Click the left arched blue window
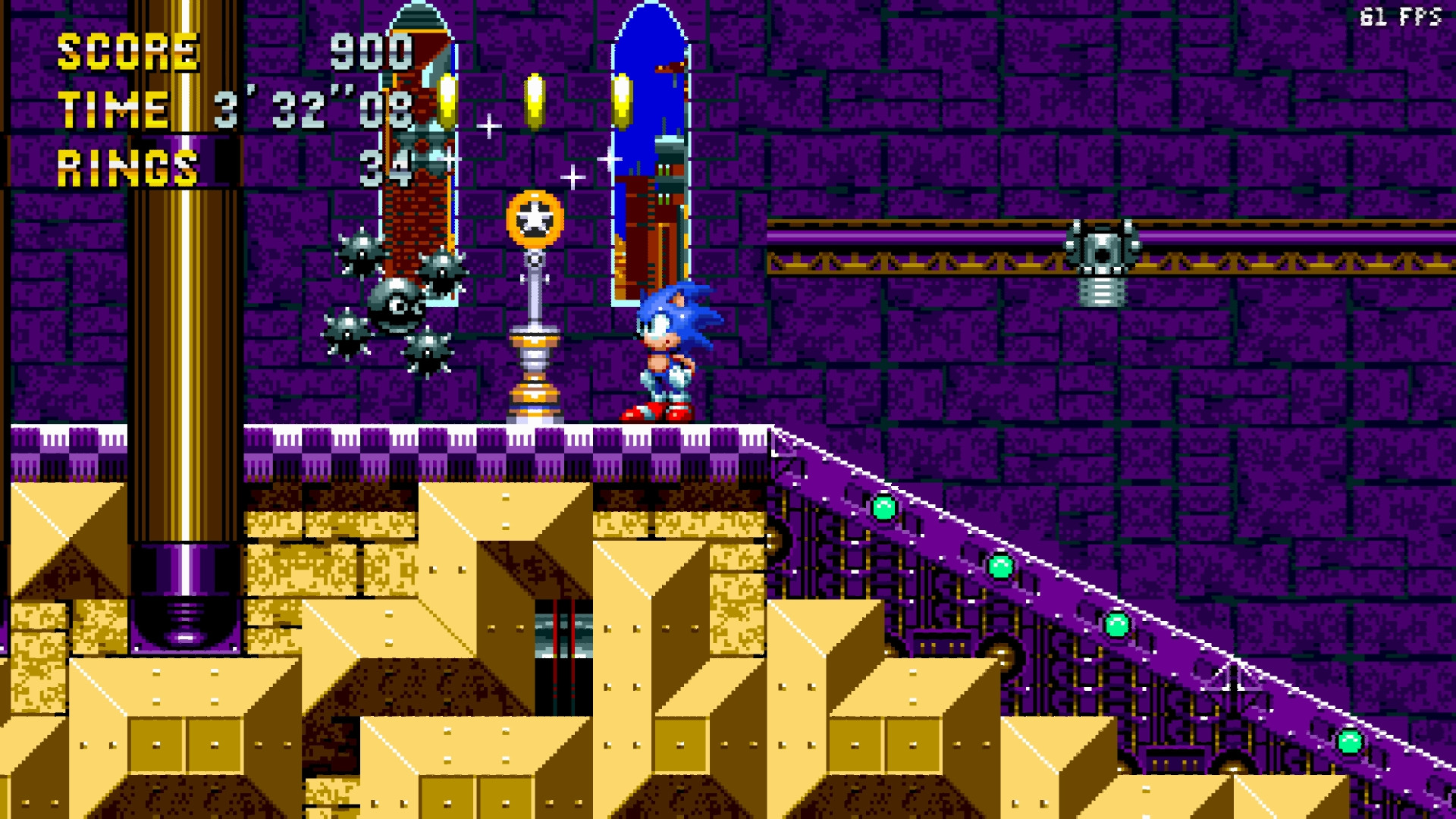This screenshot has width=1456, height=819. [416, 136]
